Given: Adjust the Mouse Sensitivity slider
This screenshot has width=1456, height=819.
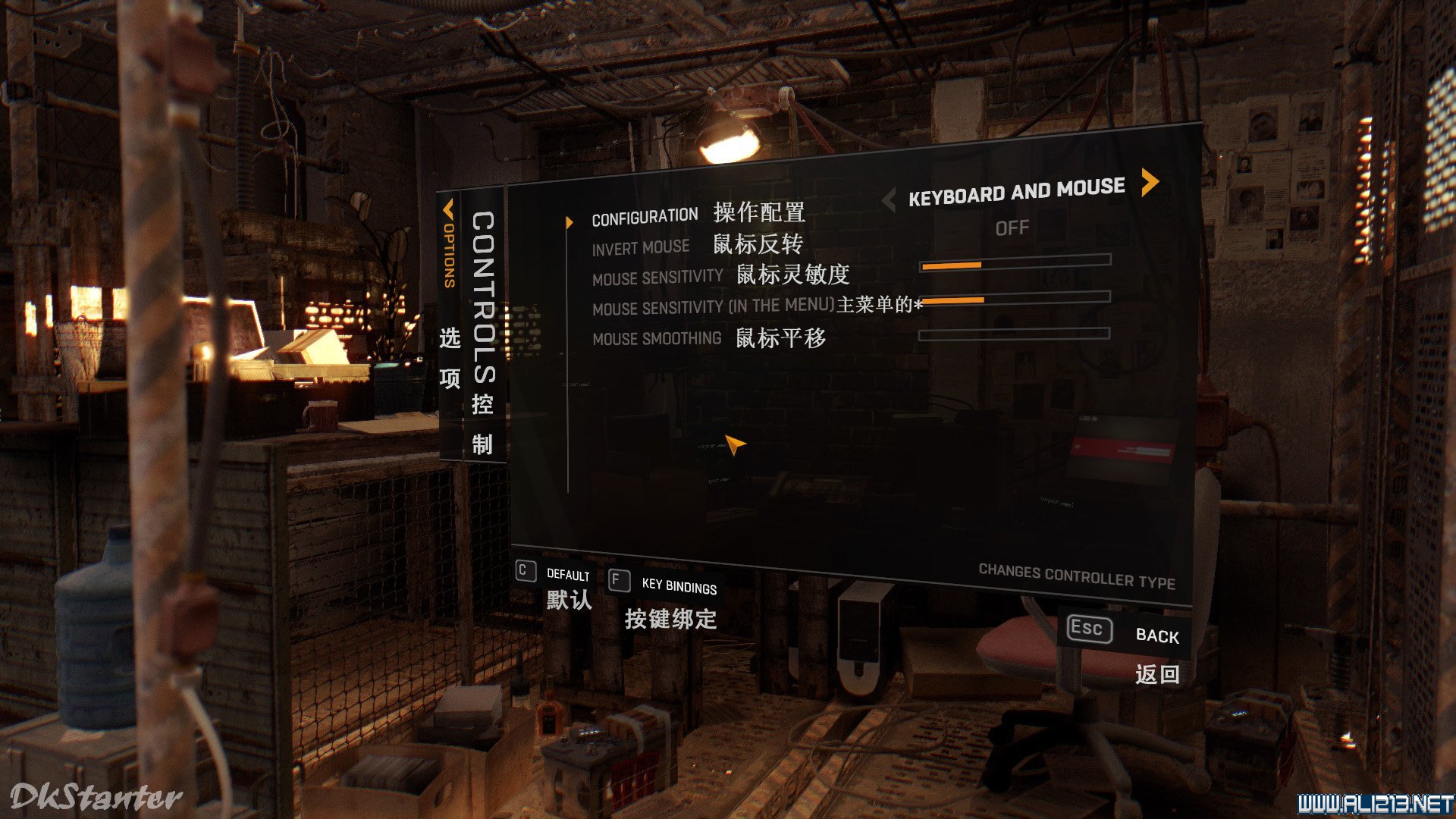Looking at the screenshot, I should (x=1015, y=262).
